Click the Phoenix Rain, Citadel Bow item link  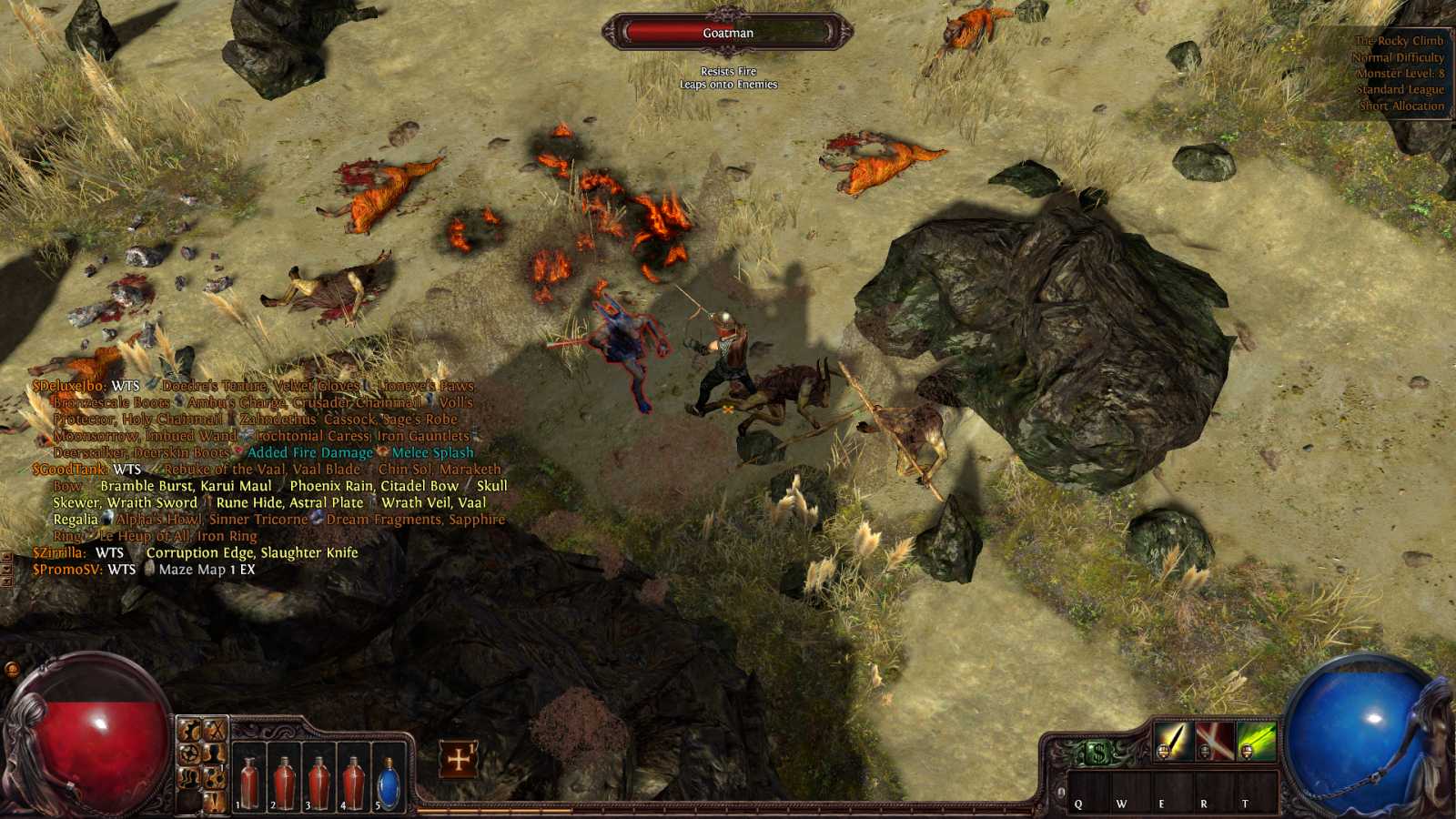coord(373,486)
